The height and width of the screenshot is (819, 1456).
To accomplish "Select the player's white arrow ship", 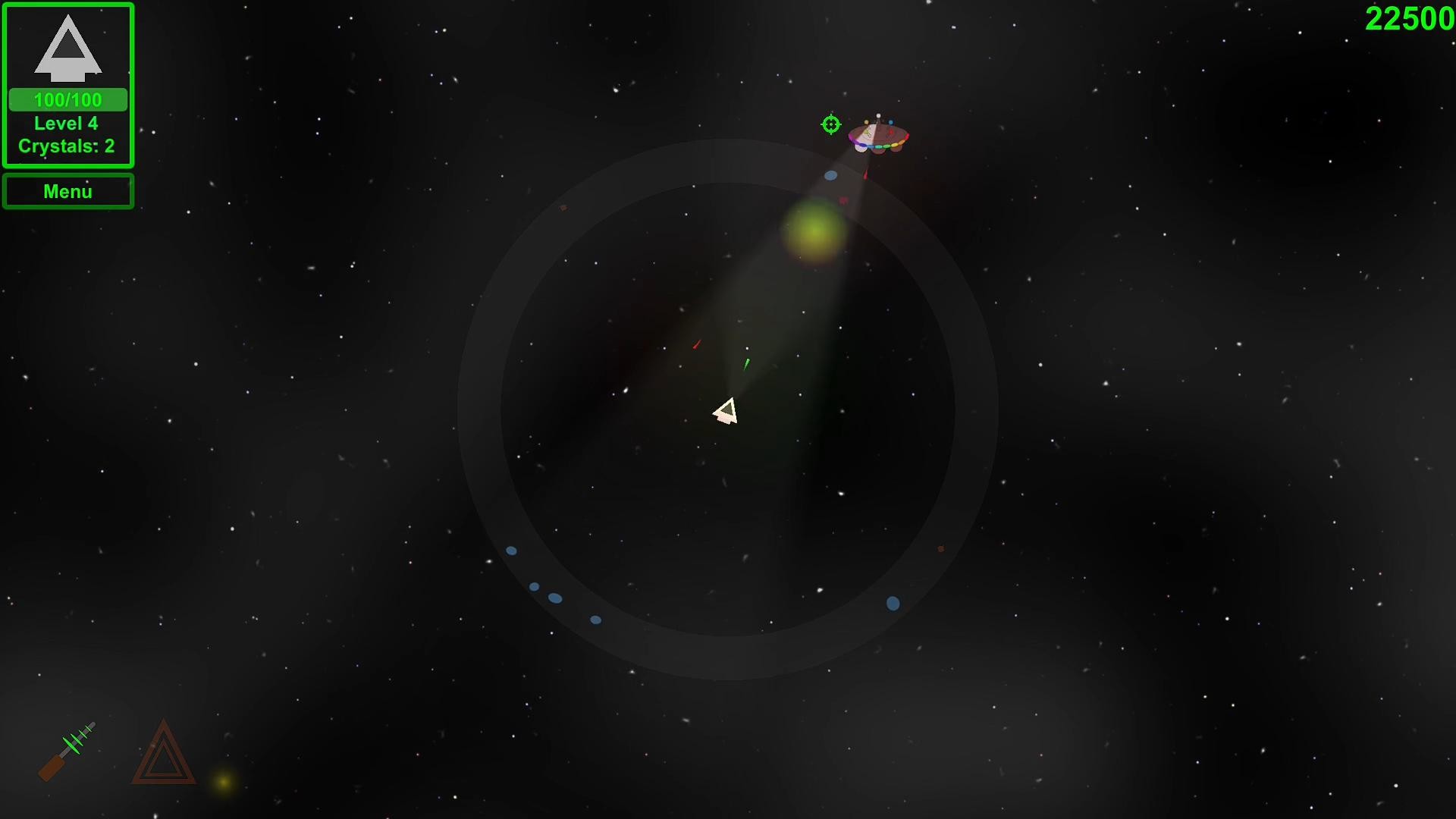I will (x=726, y=409).
